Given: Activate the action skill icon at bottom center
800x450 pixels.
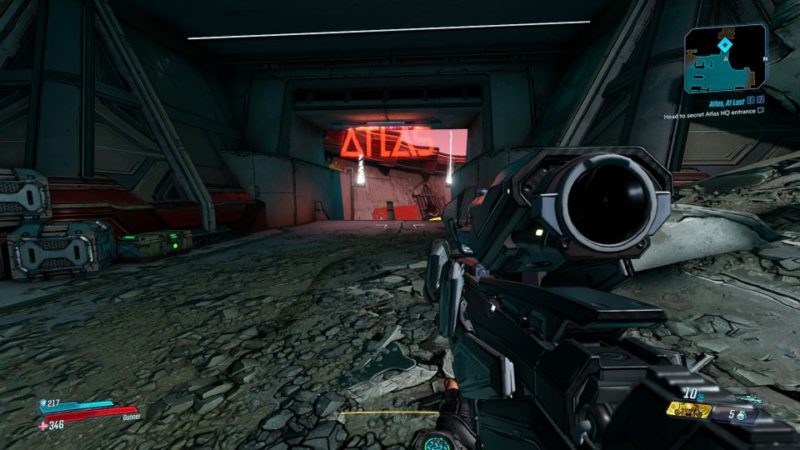Looking at the screenshot, I should click(x=439, y=440).
